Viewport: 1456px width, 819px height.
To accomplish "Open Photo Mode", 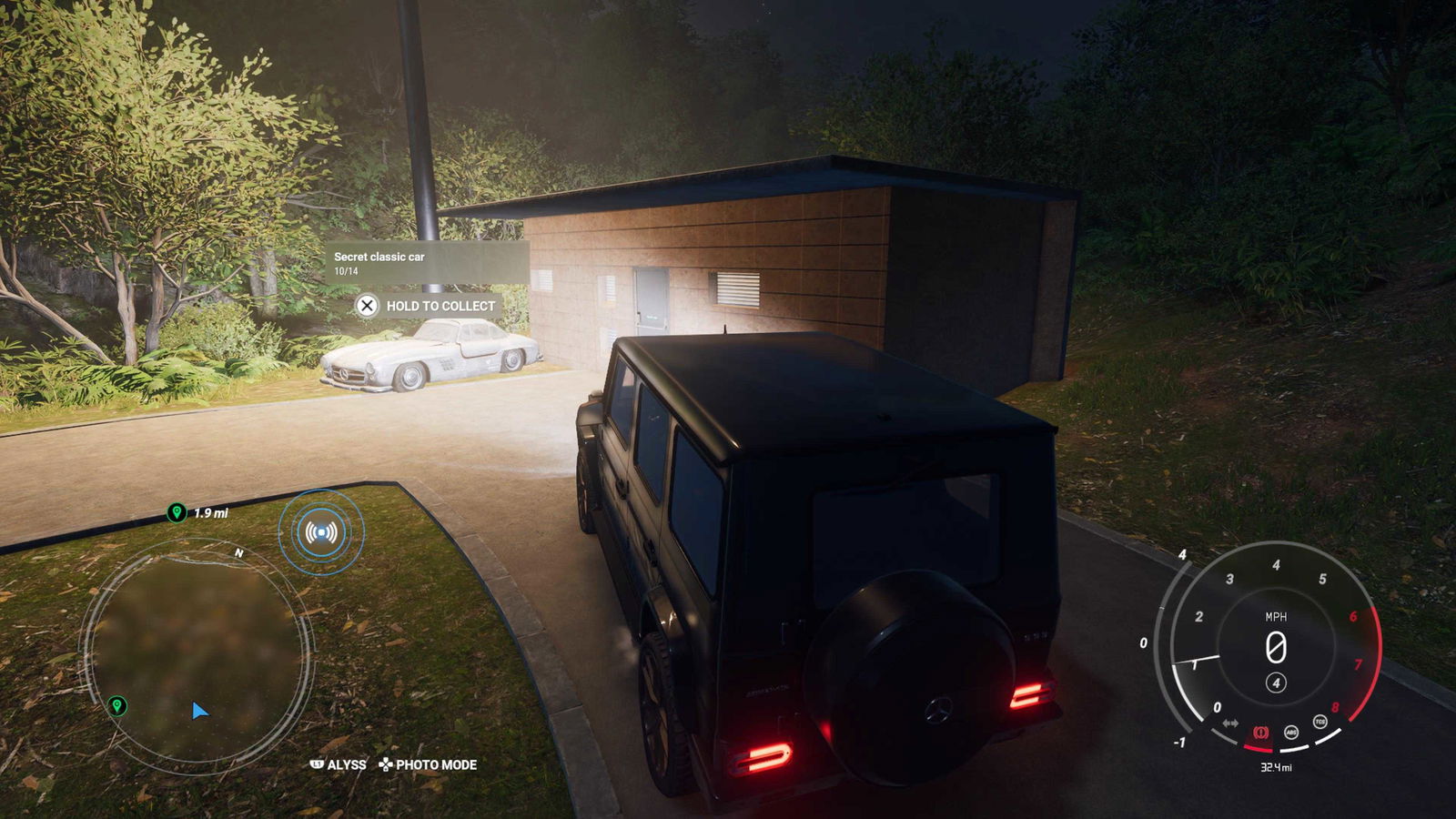I will (x=428, y=764).
